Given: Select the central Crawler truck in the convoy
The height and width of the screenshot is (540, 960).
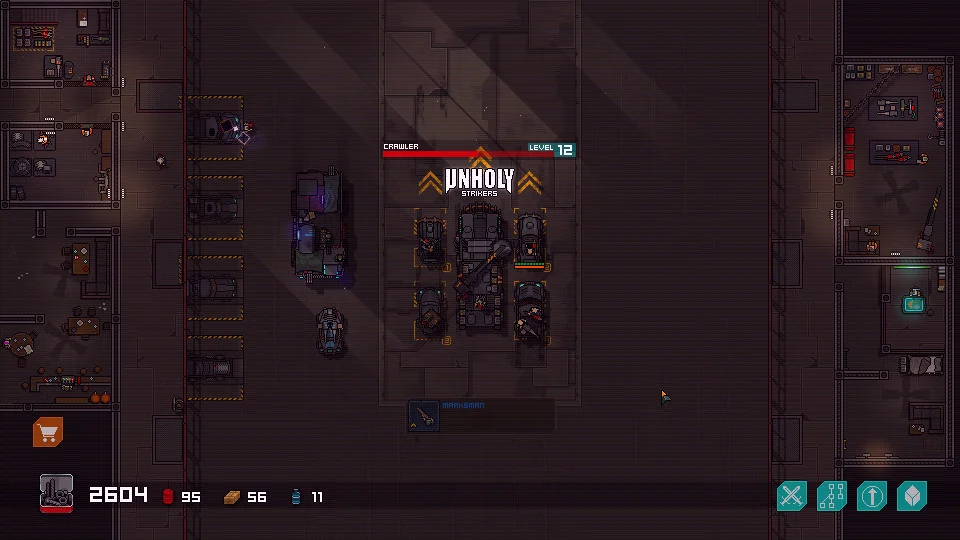Looking at the screenshot, I should pos(479,265).
